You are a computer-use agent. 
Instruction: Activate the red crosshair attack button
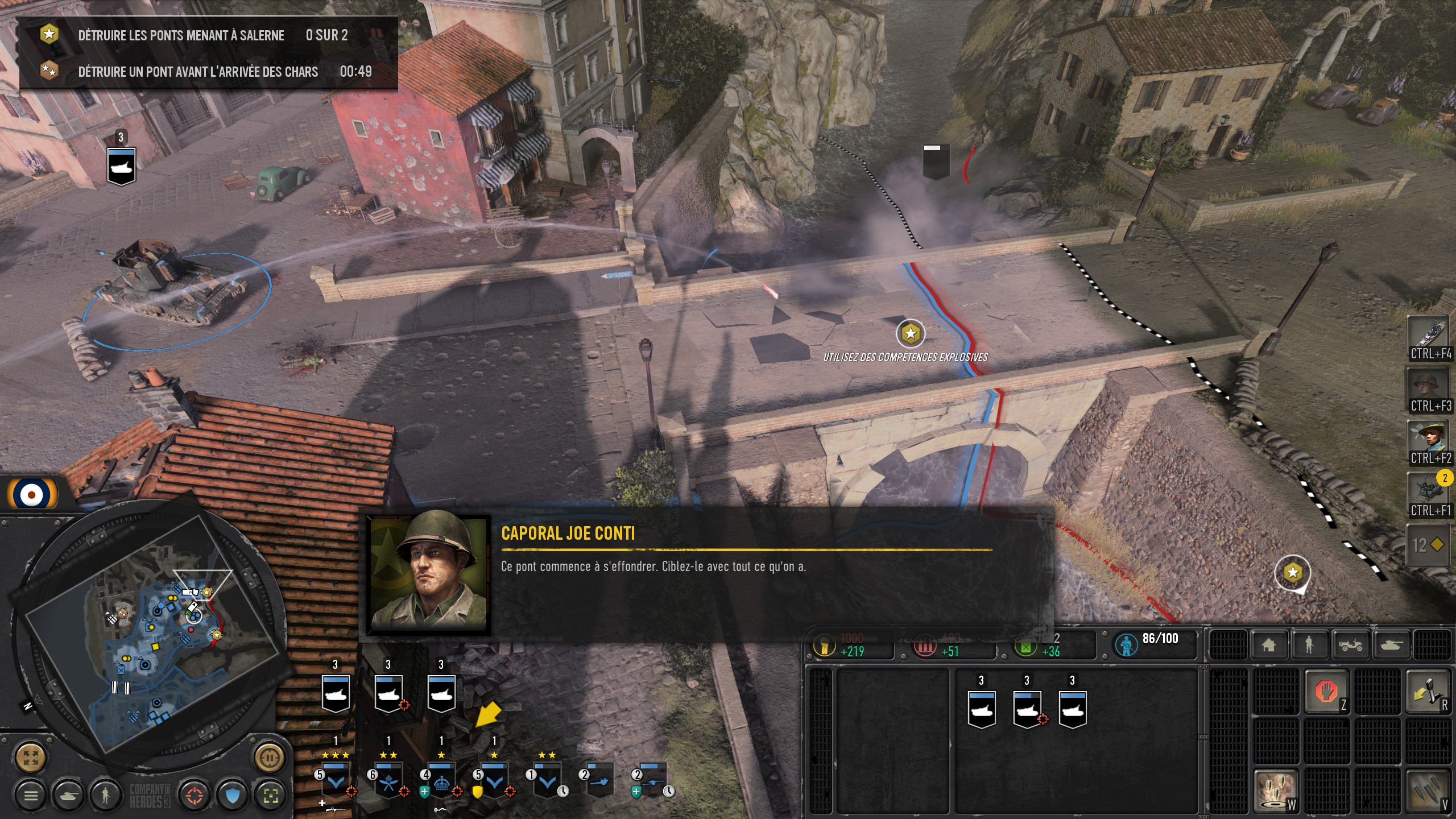[194, 795]
